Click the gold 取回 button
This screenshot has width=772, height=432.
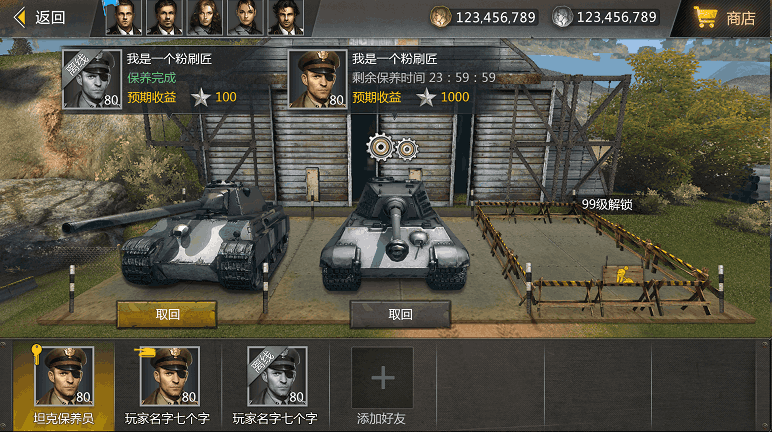[x=167, y=314]
